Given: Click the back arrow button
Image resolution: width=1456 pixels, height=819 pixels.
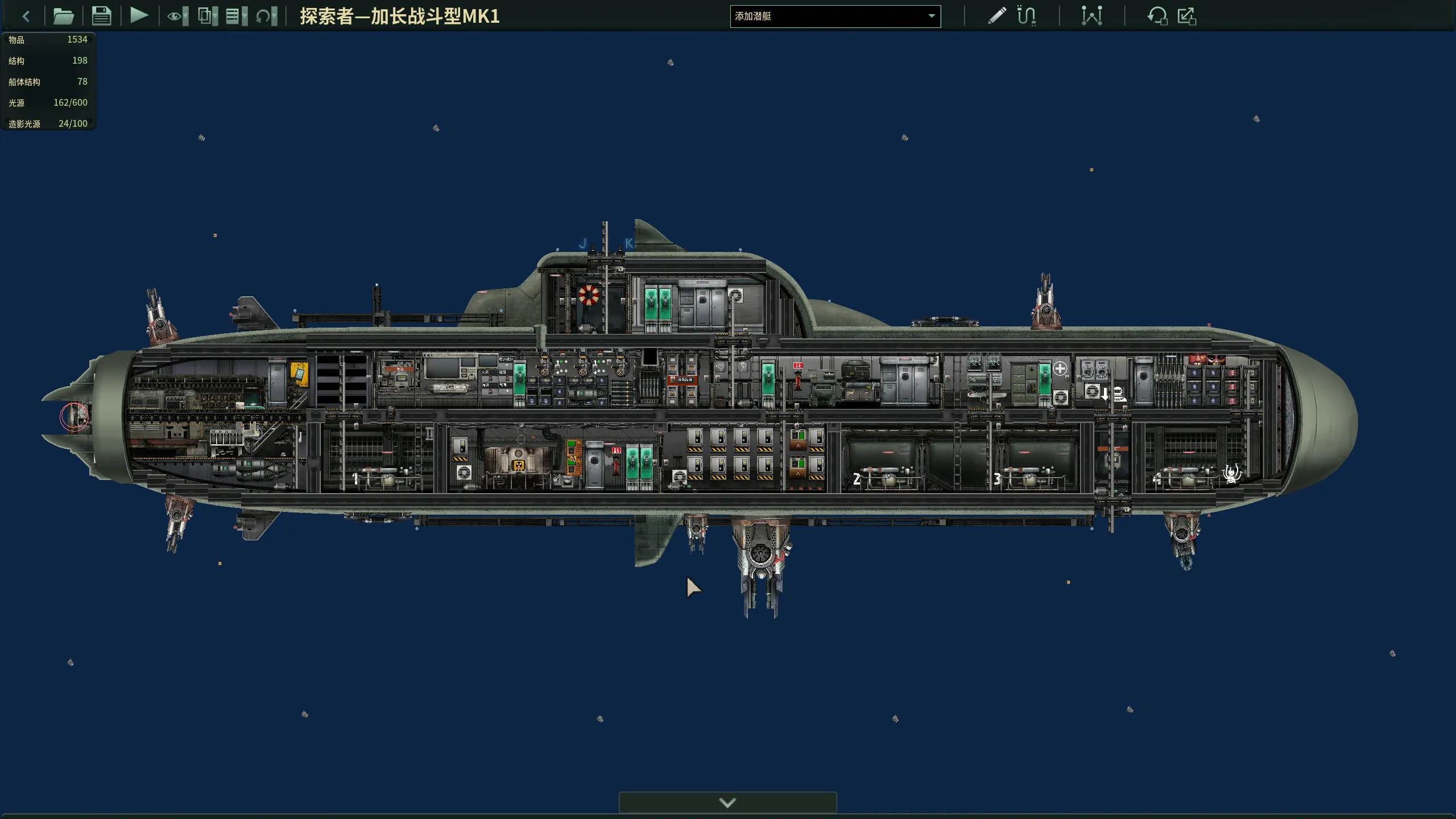Looking at the screenshot, I should (26, 16).
